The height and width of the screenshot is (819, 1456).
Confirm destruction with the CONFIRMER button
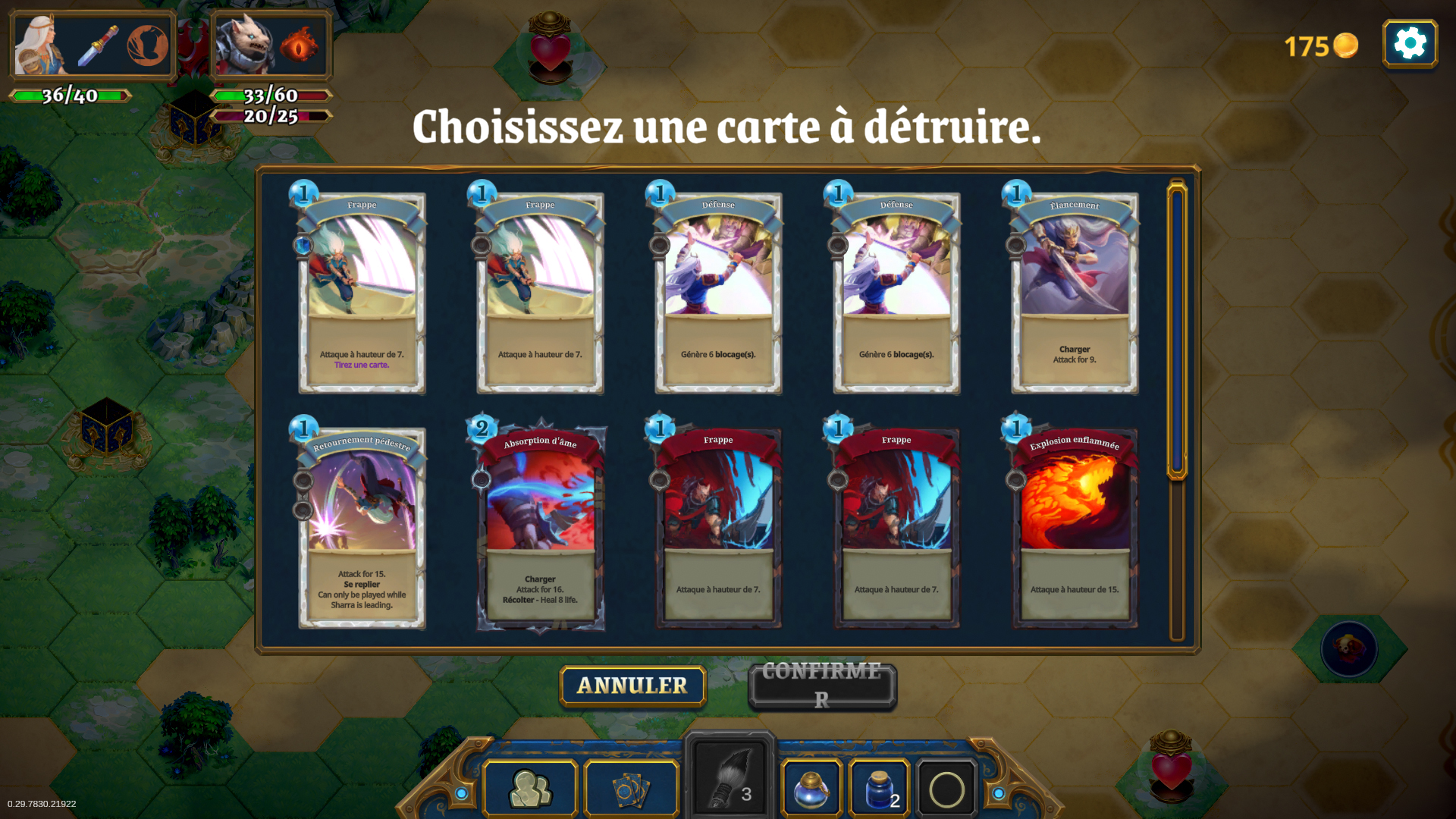[821, 686]
